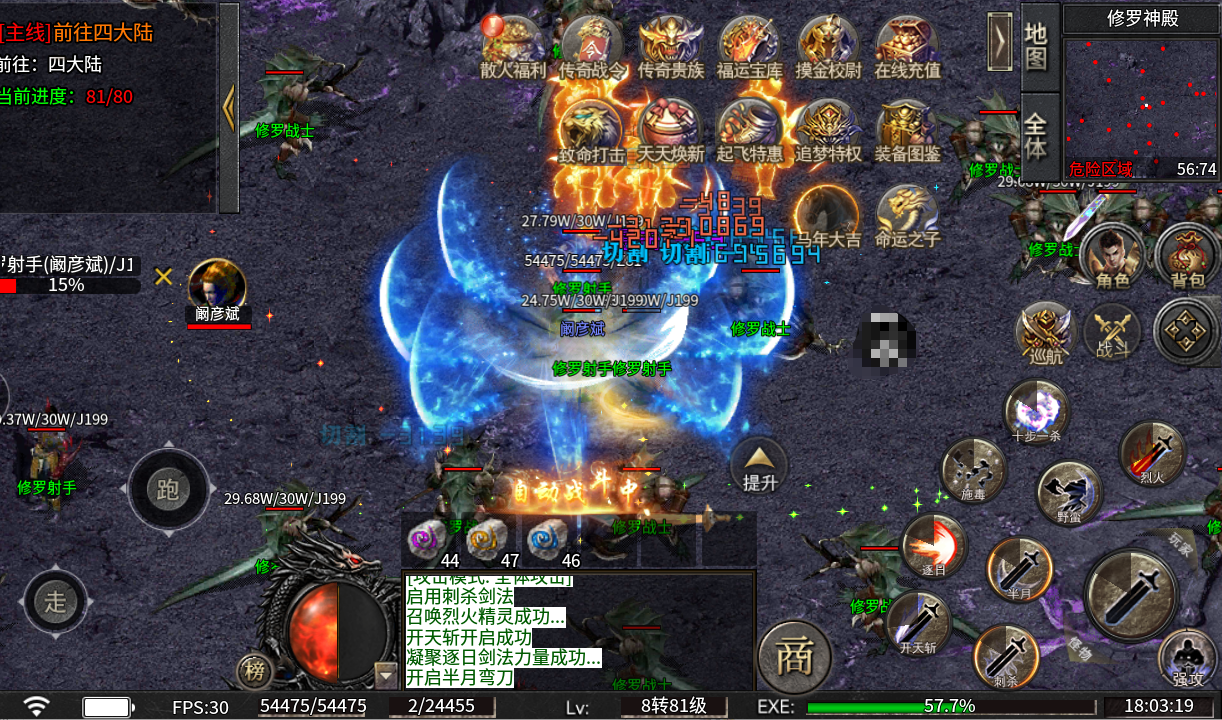
Task: Click the 提升 upgrade arrow button
Action: pos(759,467)
